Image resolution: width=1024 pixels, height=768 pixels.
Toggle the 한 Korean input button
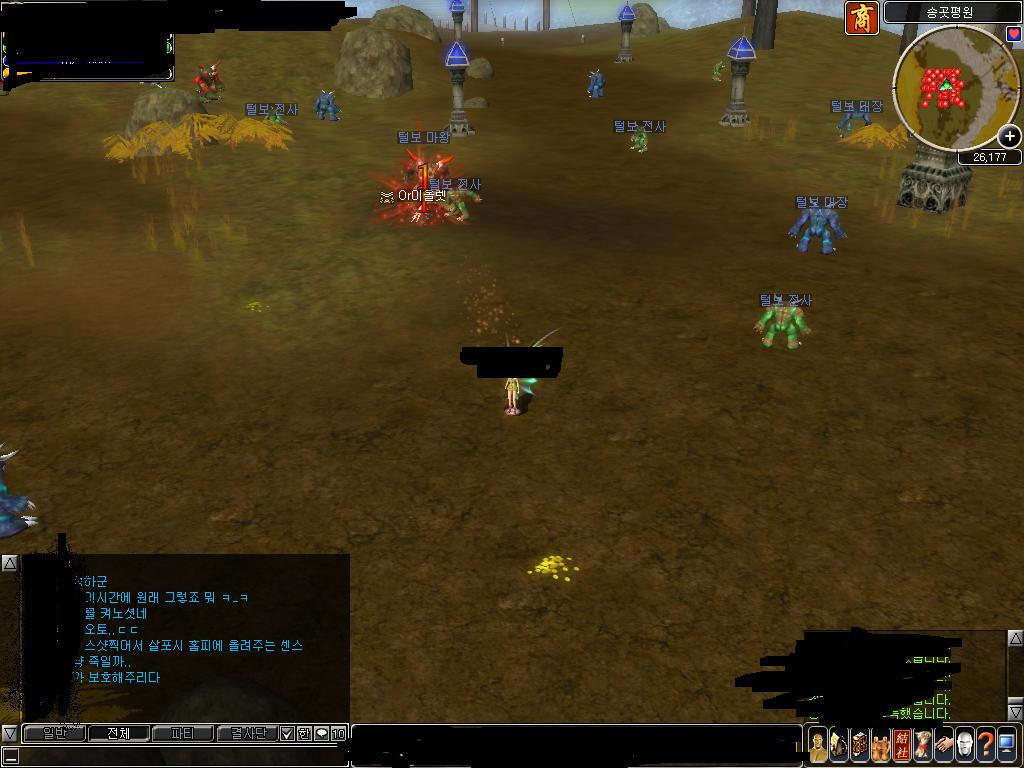tap(304, 734)
